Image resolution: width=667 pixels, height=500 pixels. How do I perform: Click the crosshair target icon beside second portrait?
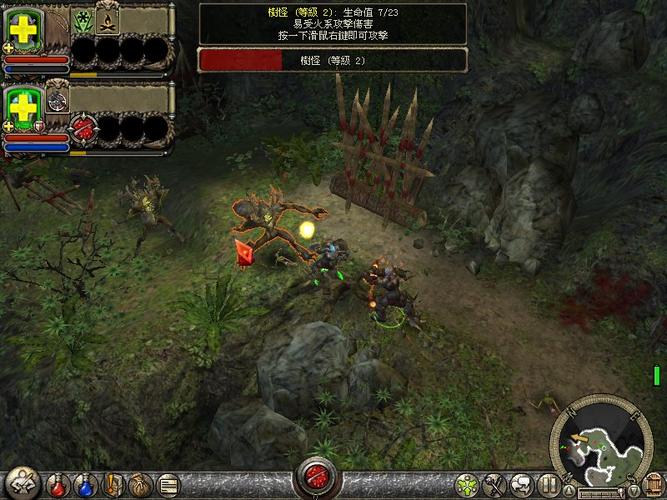(58, 97)
